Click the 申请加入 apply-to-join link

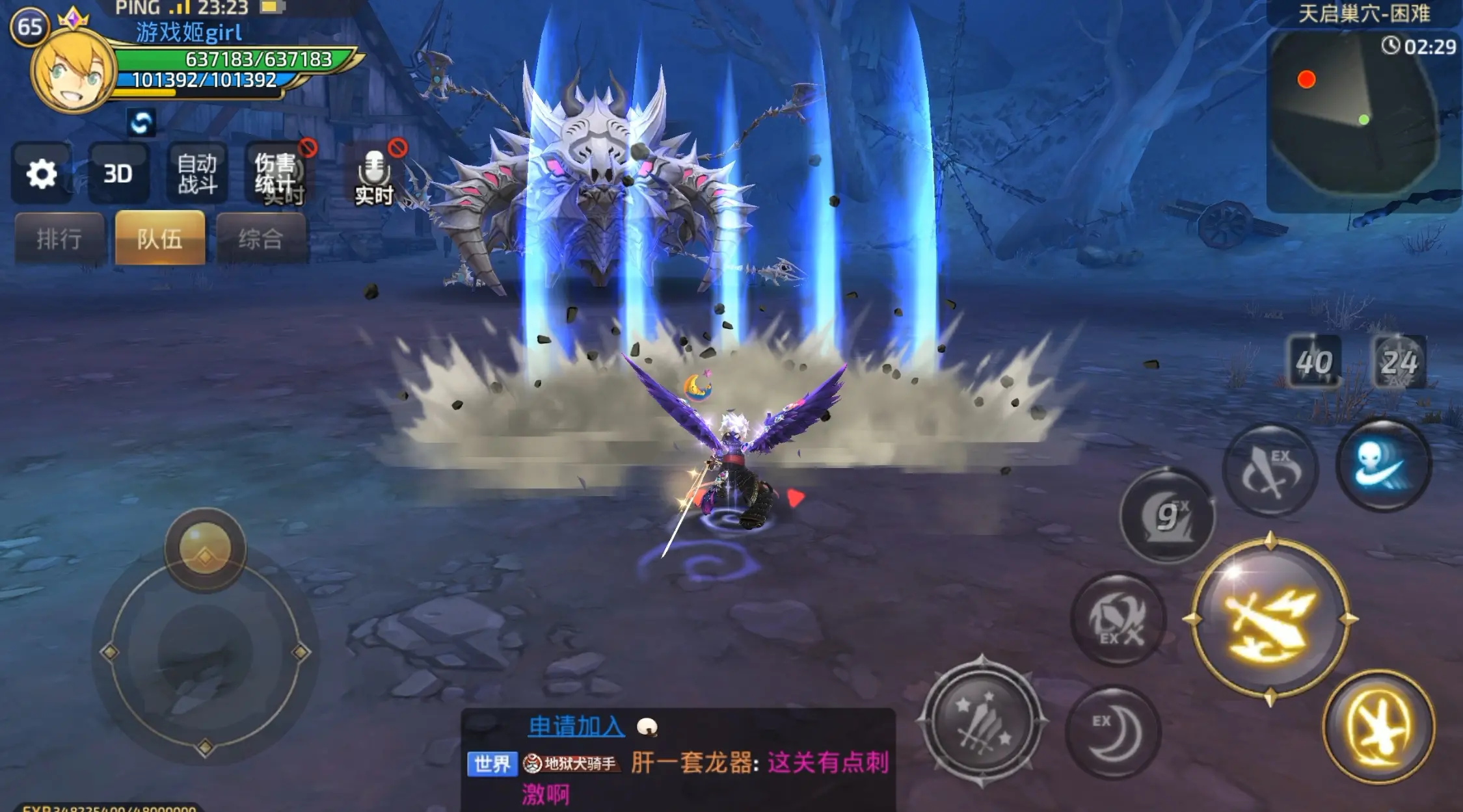click(576, 726)
